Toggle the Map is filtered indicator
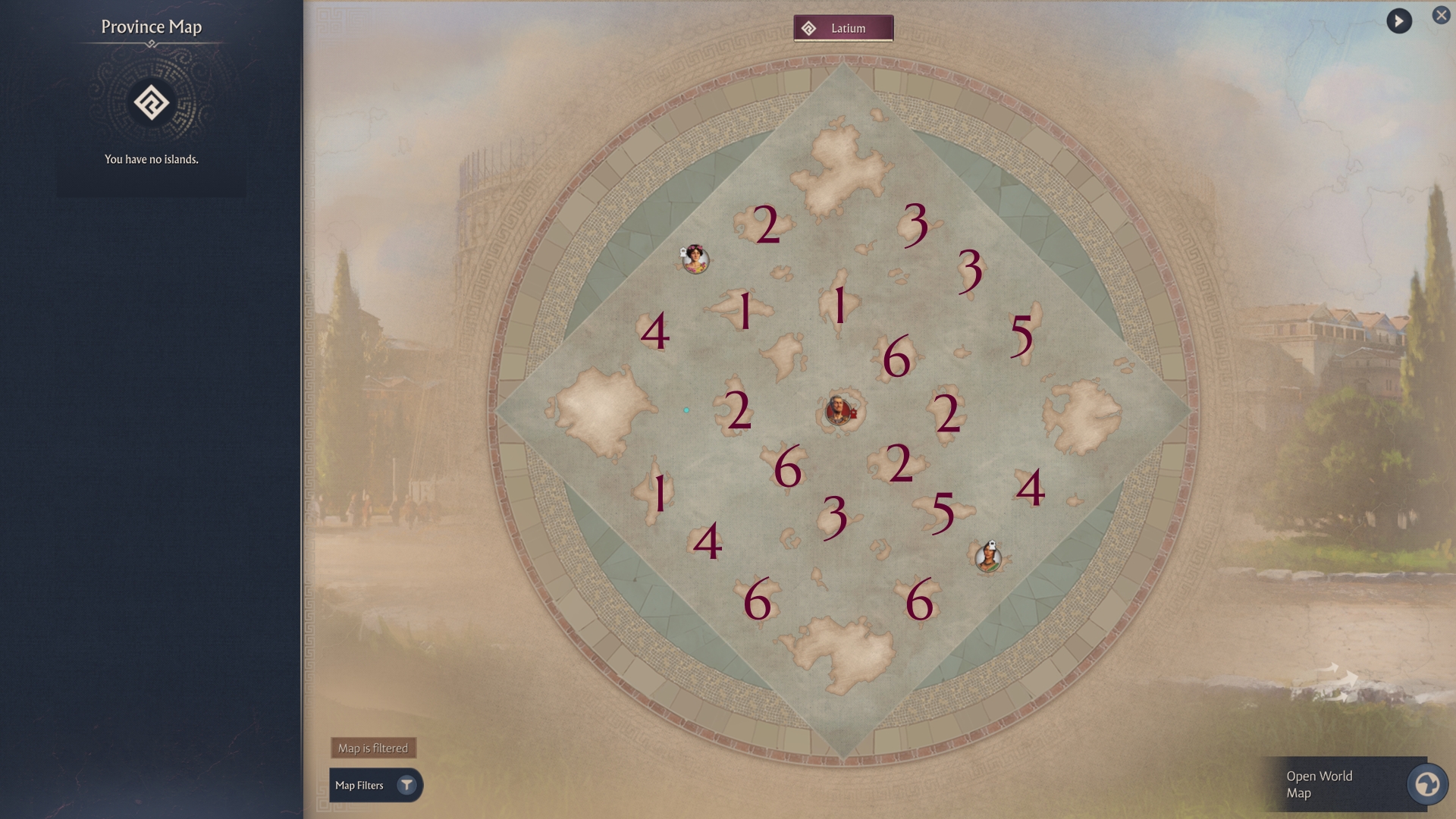The image size is (1456, 819). (375, 747)
